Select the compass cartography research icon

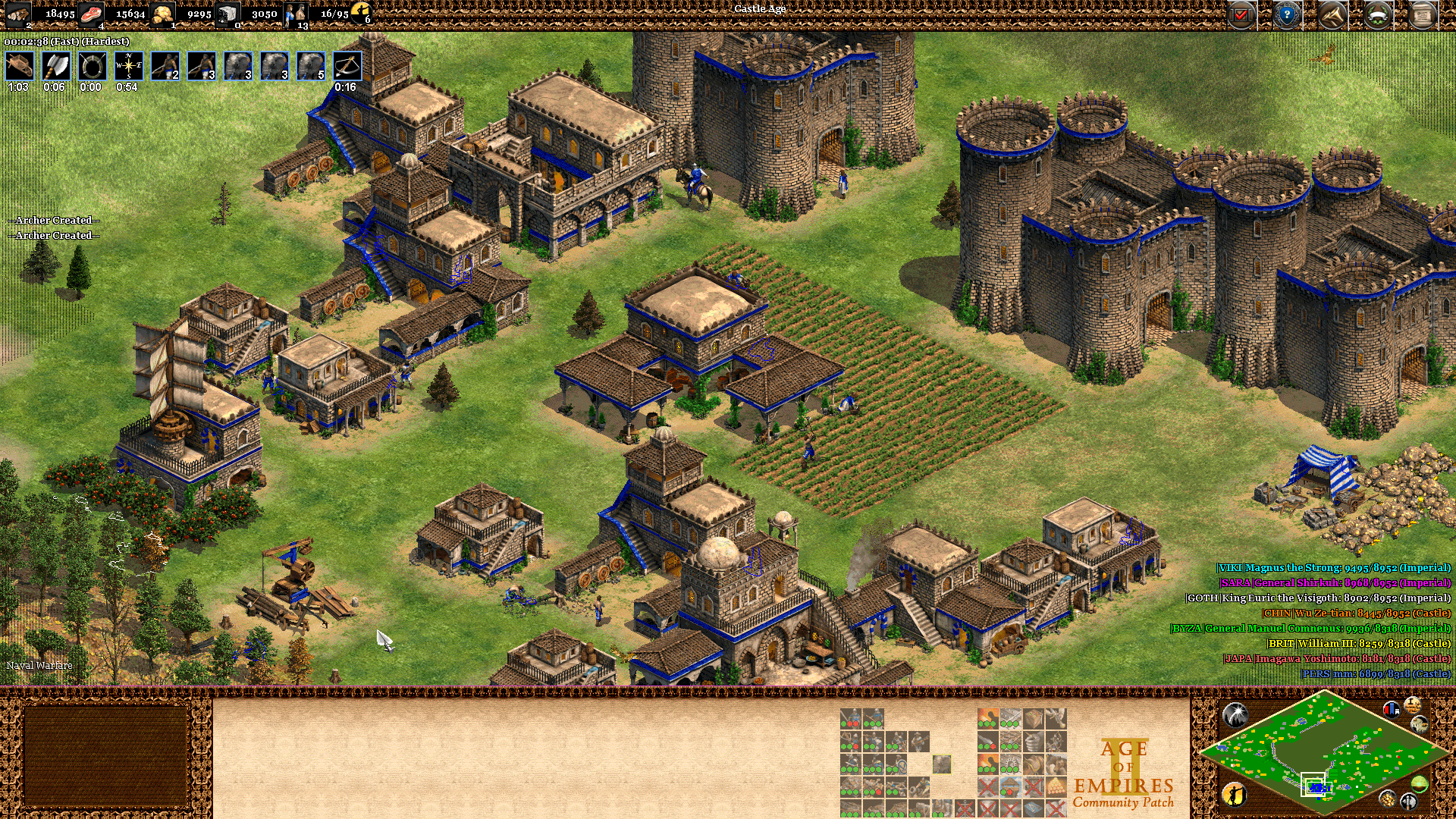pos(128,66)
